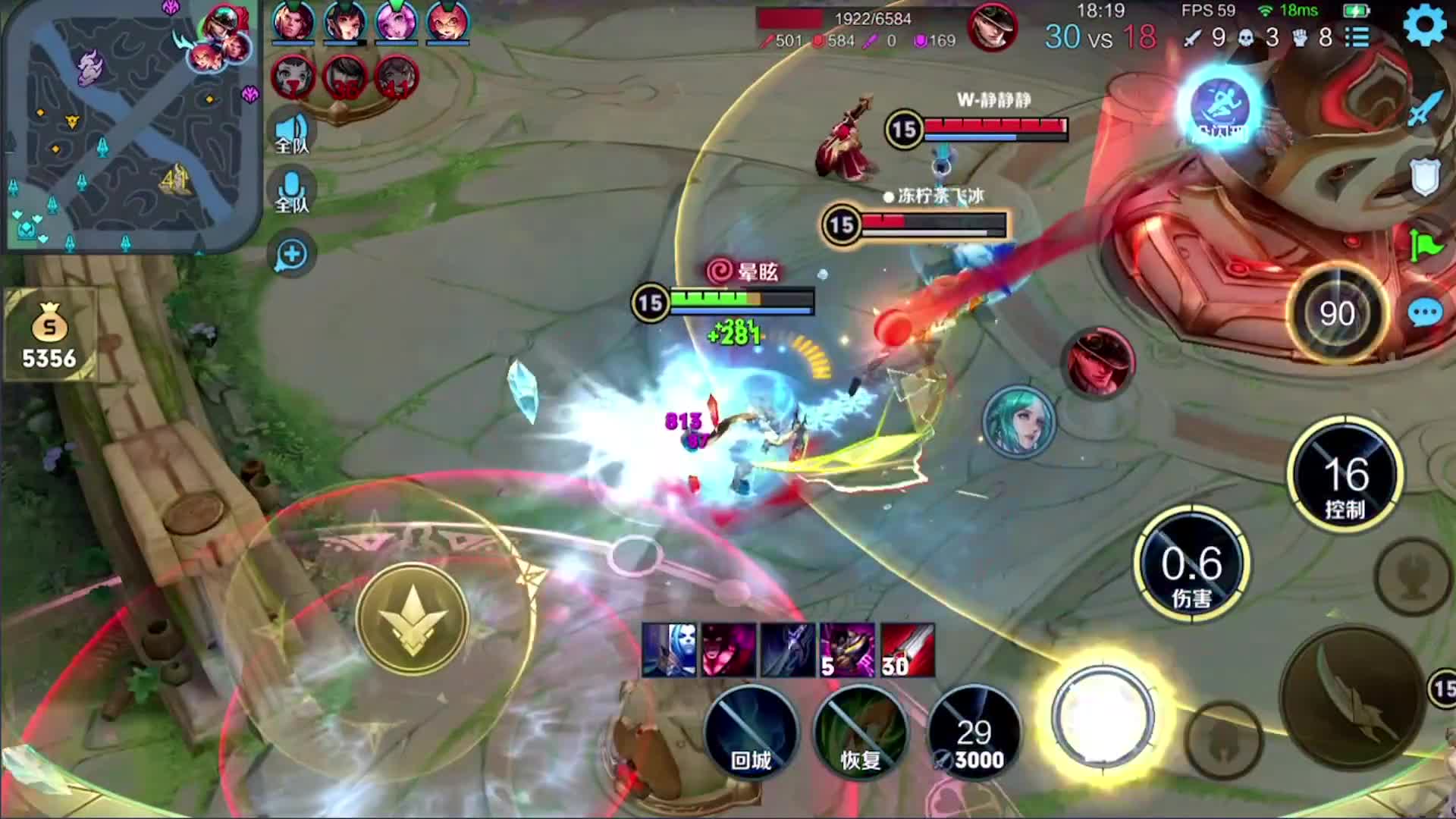Screen dimensions: 1456x819
Task: Open the settings gear
Action: point(1424,26)
